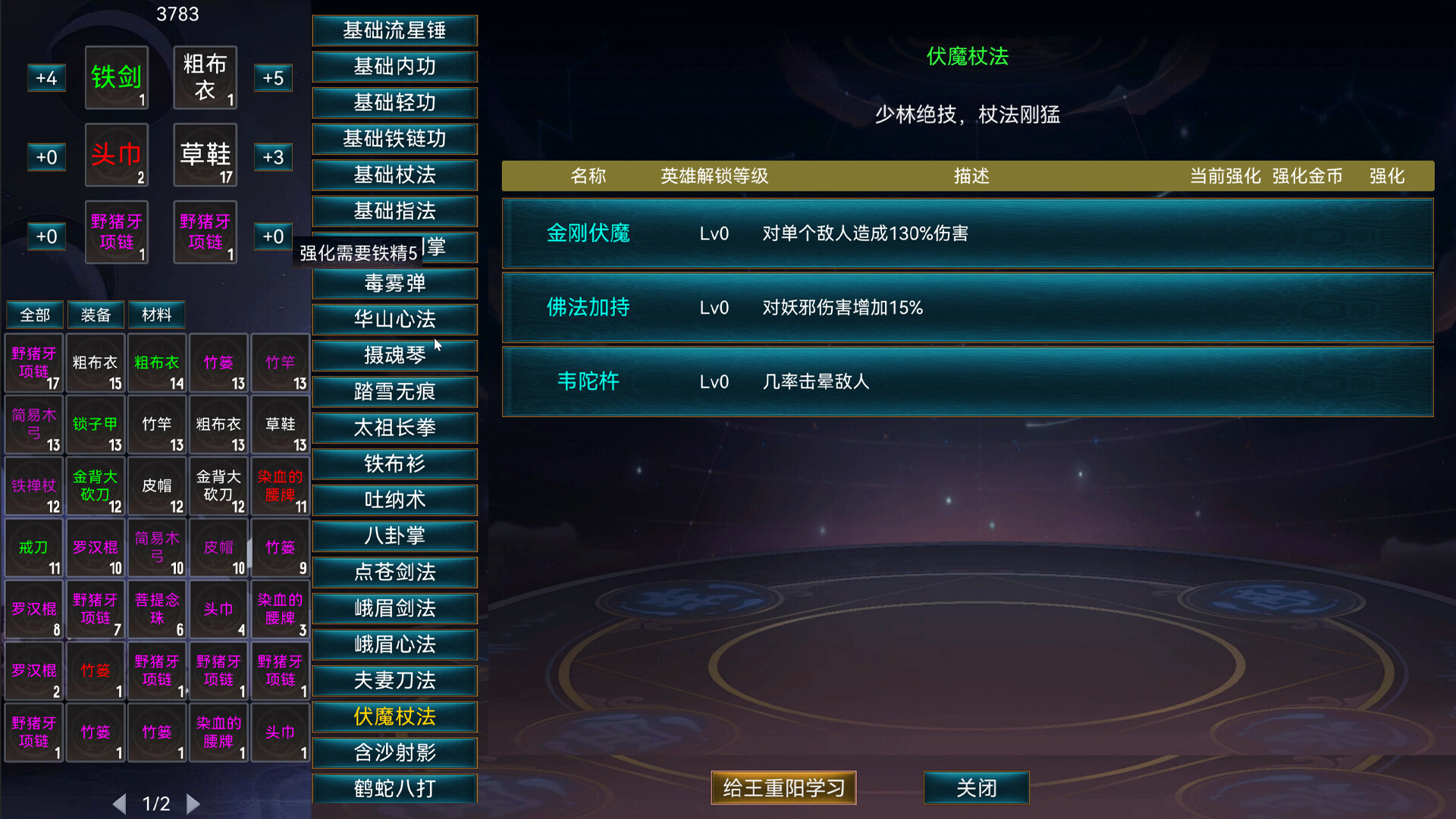Select the 草鞋 equipment slot

click(205, 155)
